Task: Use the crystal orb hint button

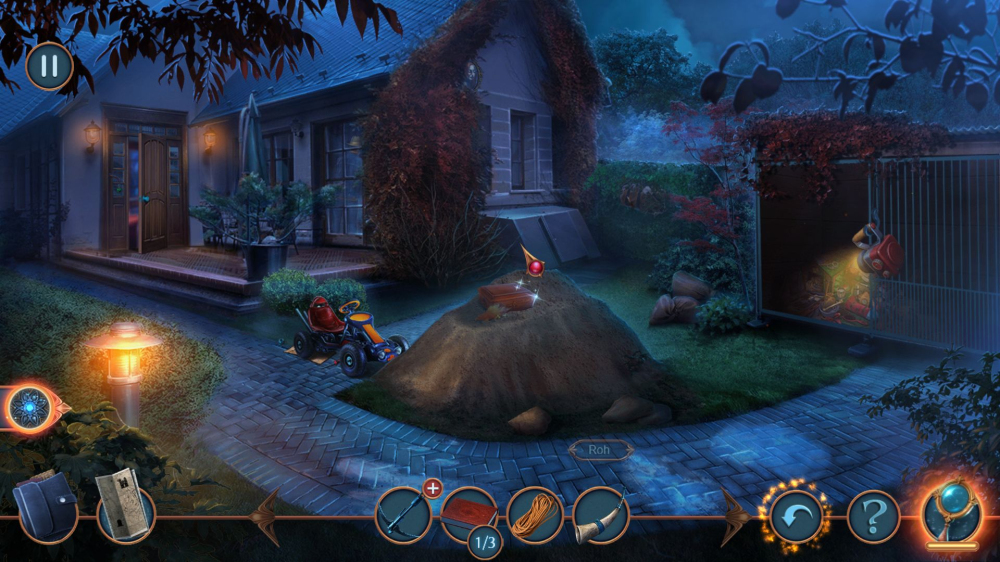Action: [951, 510]
